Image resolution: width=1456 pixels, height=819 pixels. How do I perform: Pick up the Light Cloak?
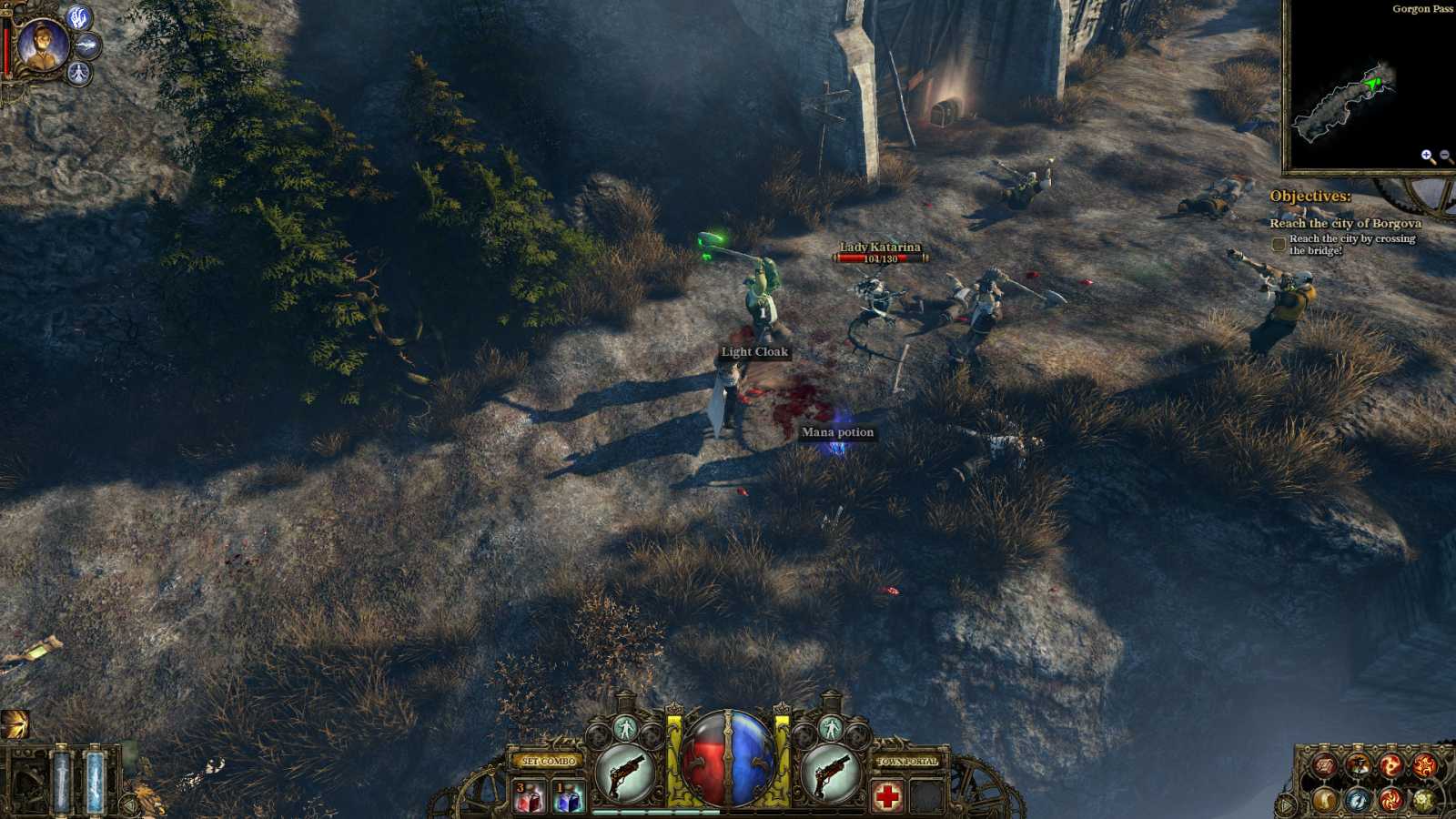(755, 353)
